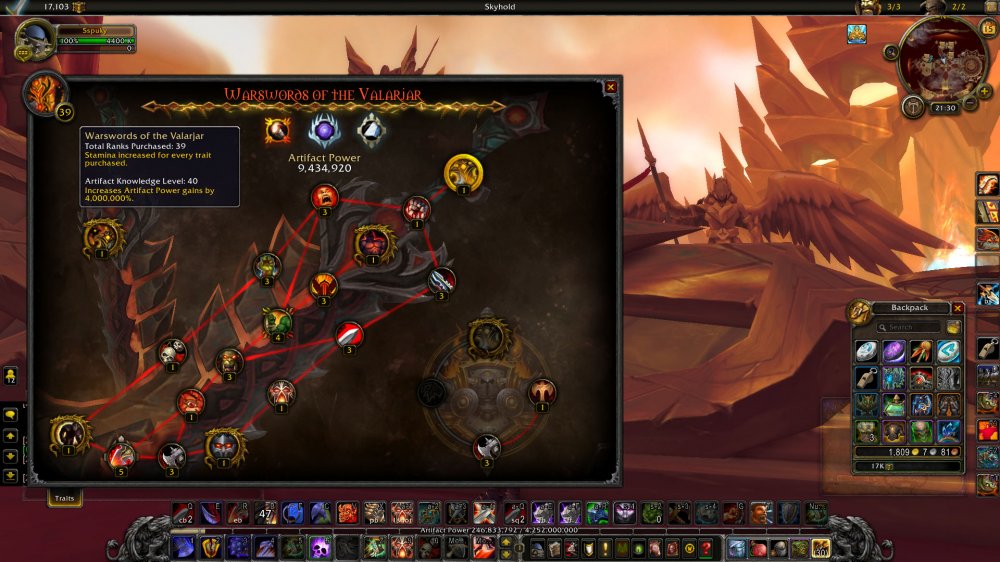The image size is (1000, 562).
Task: Select the white diamond relic slot
Action: coord(373,131)
